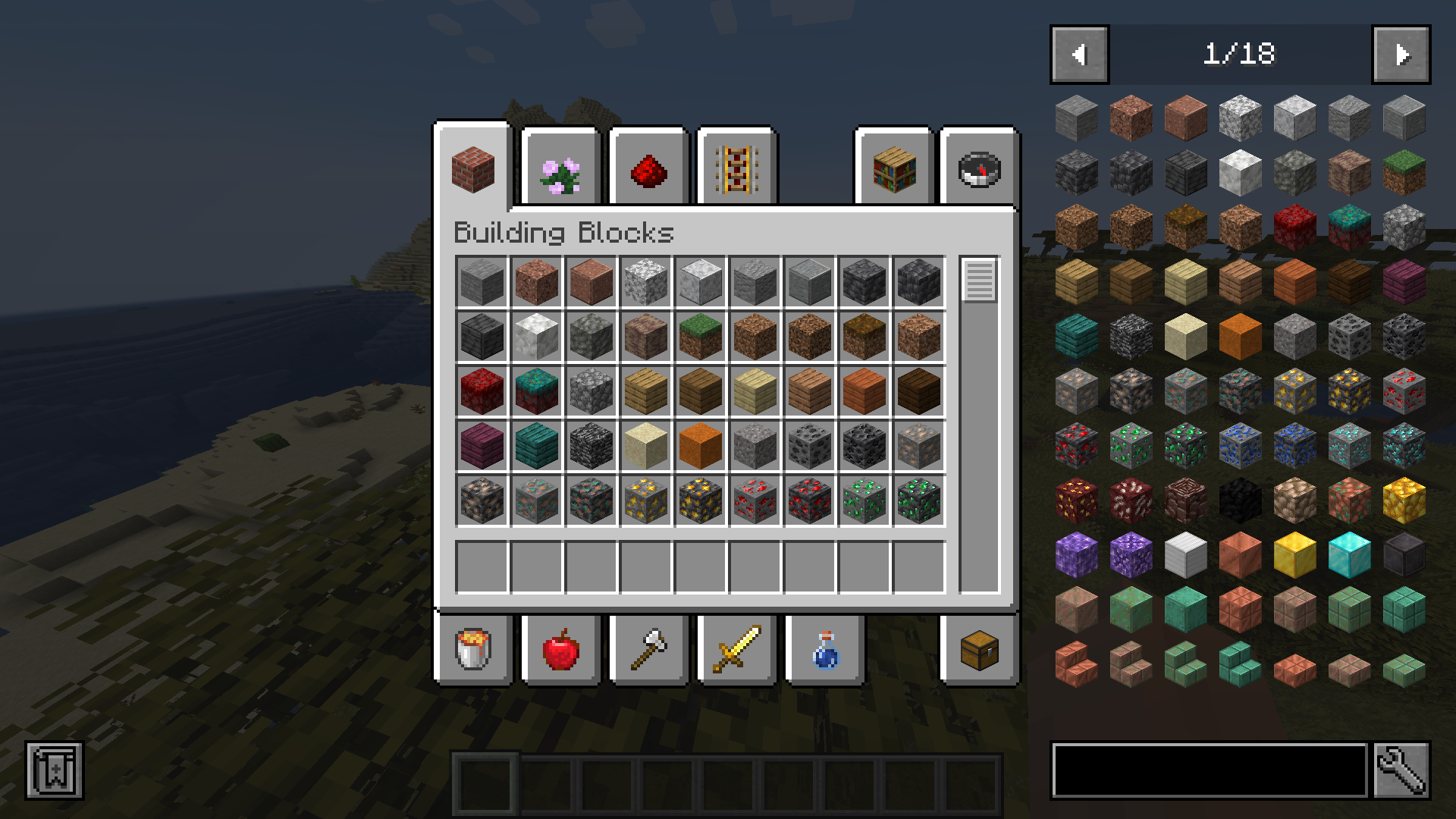This screenshot has width=1456, height=819.
Task: Open the compass search tab
Action: click(978, 168)
